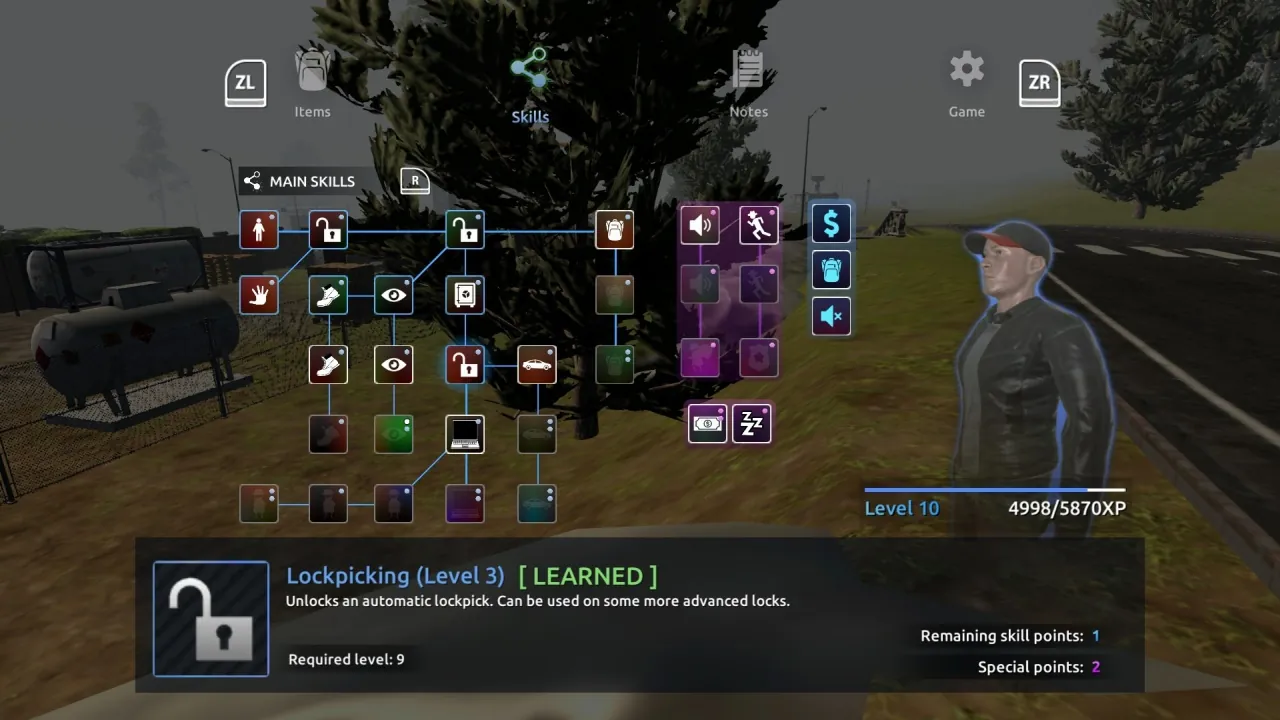
Task: Collapse MAIN SKILLS using the back arrow
Action: [252, 181]
